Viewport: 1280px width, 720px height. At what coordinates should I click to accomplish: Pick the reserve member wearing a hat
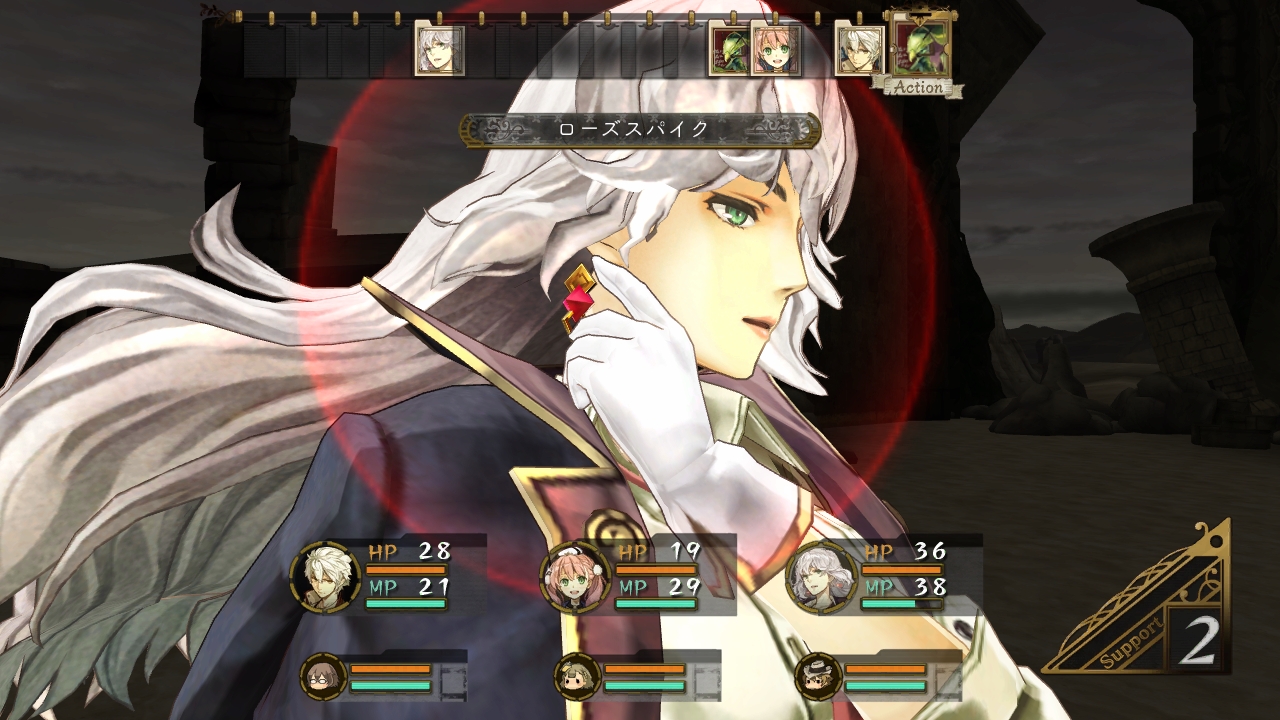(x=817, y=677)
